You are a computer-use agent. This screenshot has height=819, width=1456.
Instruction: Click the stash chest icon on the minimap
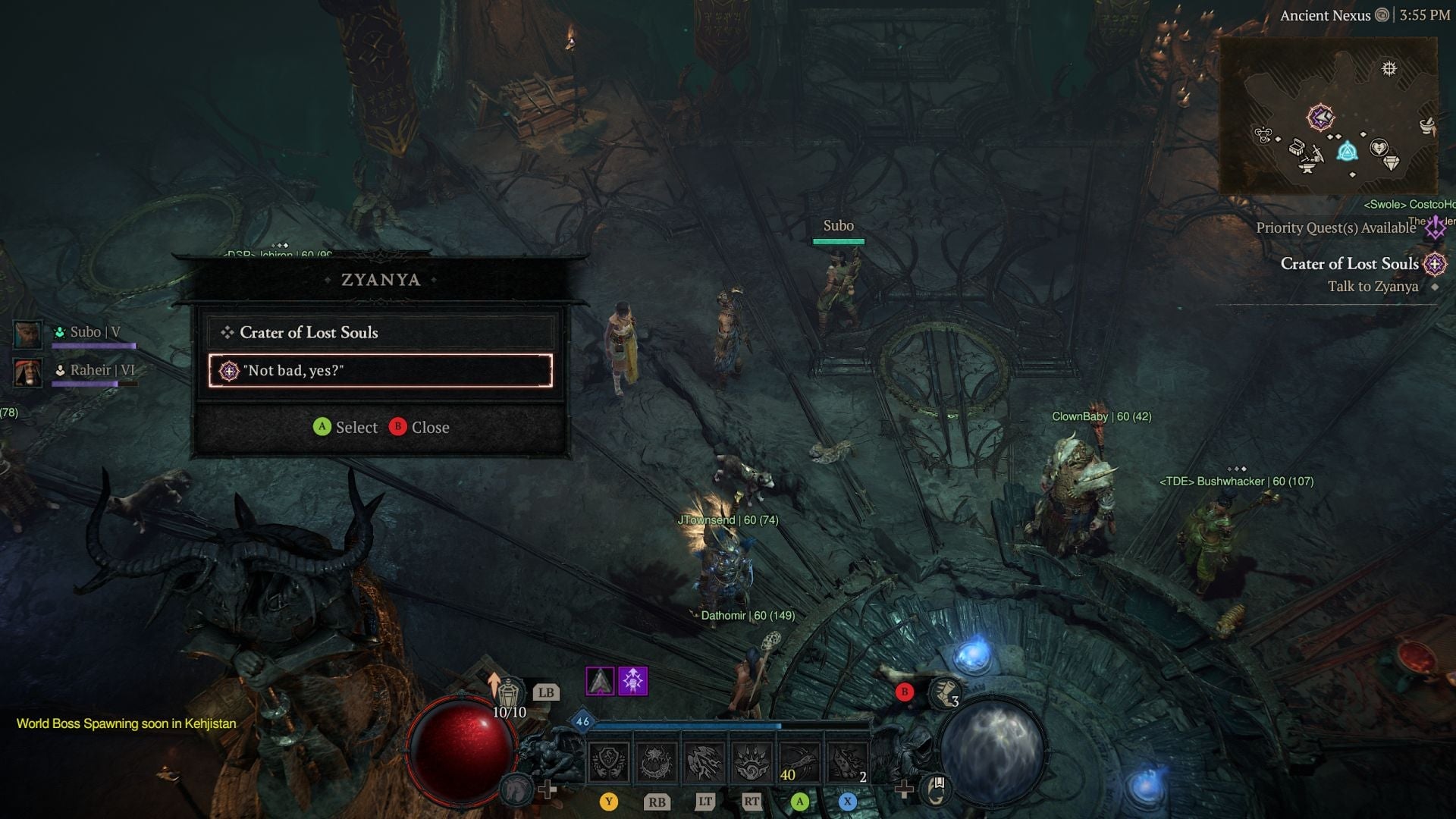coord(1298,148)
